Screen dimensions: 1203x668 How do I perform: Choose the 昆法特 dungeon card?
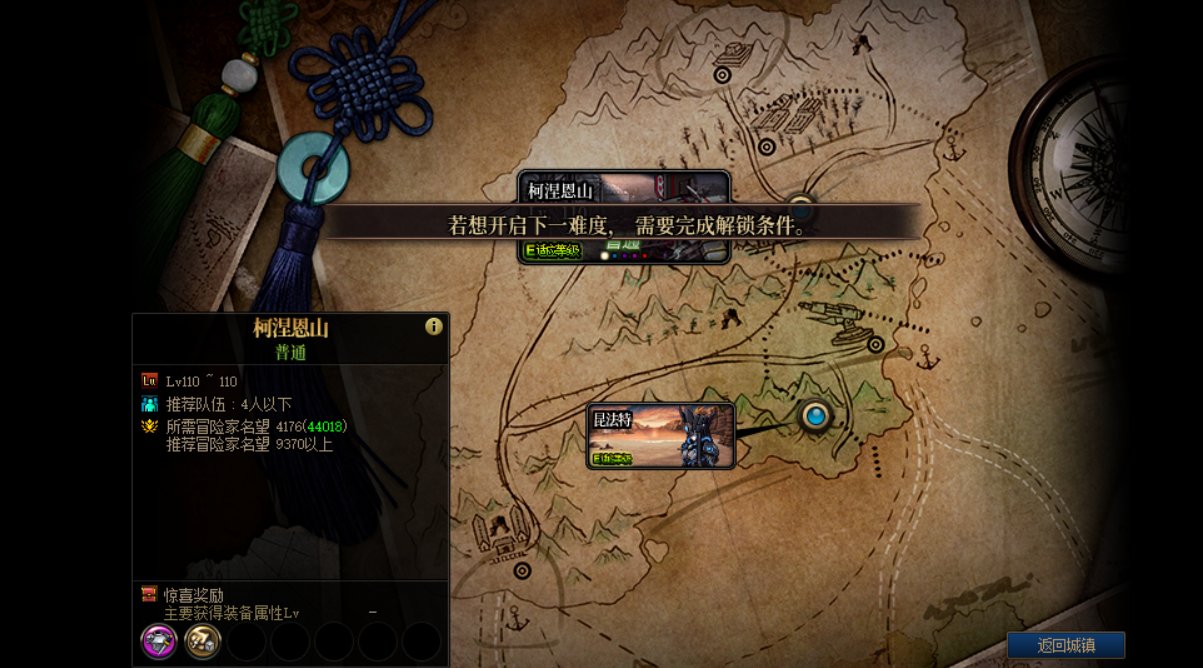click(x=660, y=436)
